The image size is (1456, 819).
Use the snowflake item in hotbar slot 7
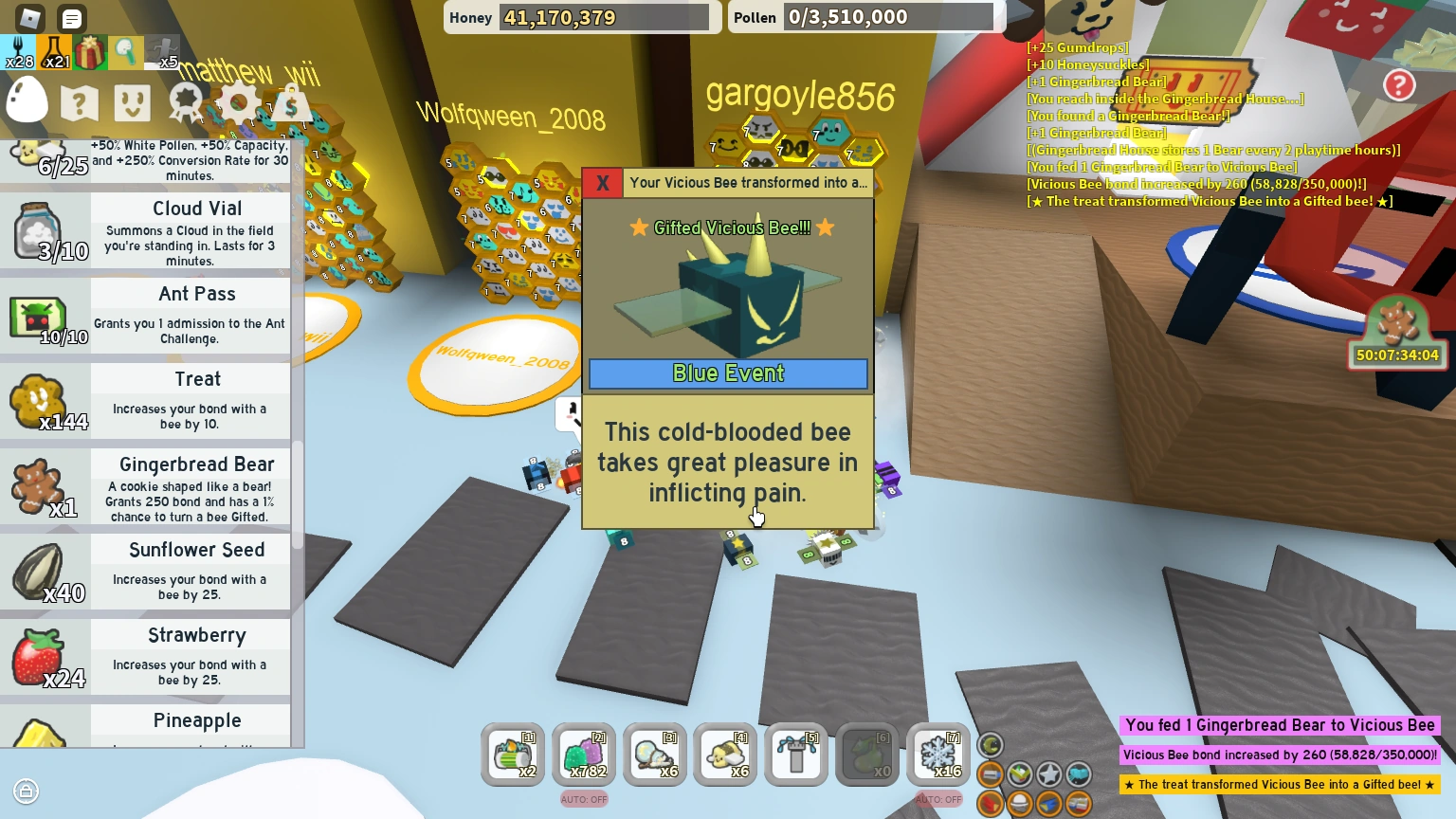[x=937, y=755]
